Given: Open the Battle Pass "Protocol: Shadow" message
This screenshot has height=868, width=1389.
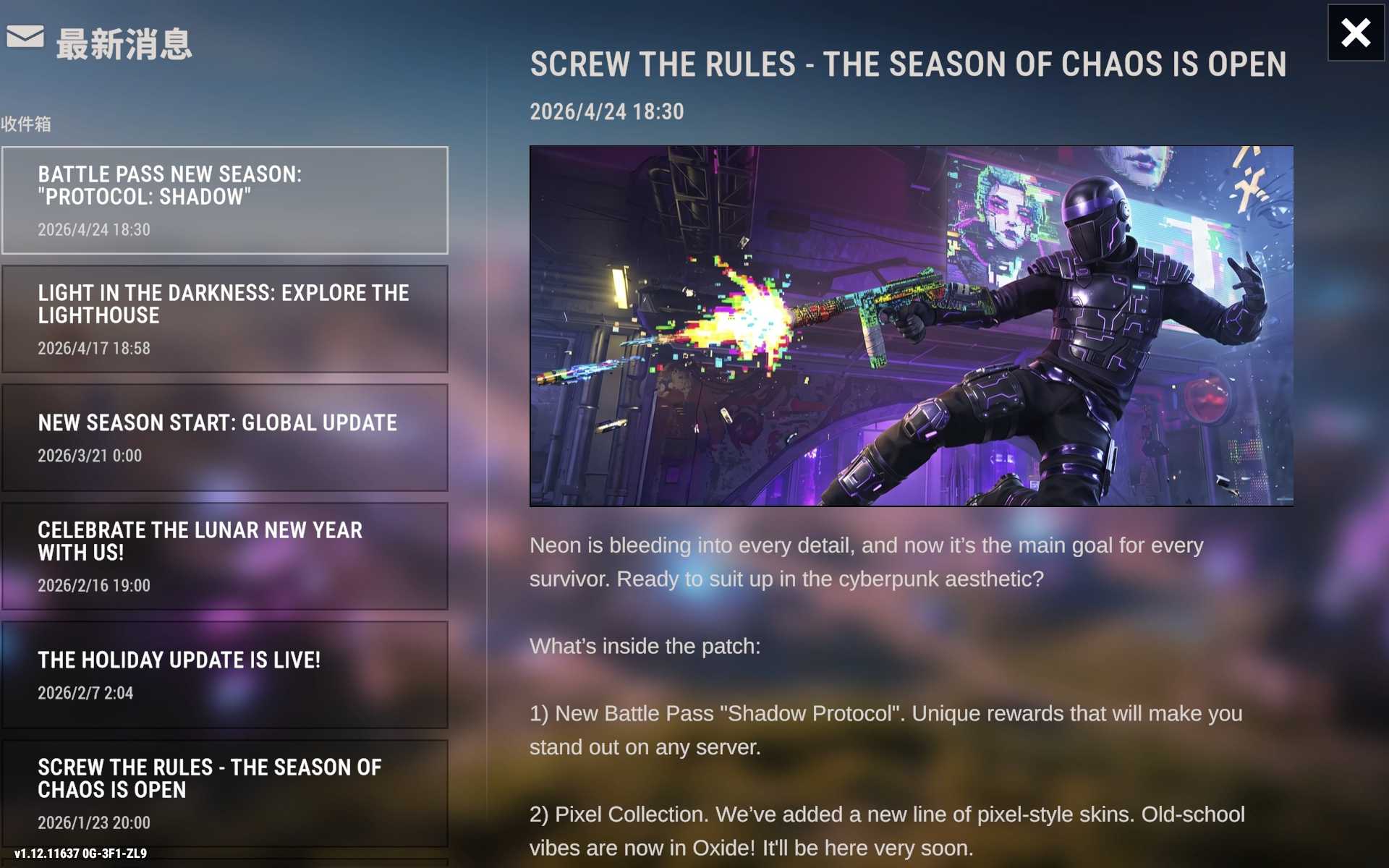Looking at the screenshot, I should (x=224, y=200).
